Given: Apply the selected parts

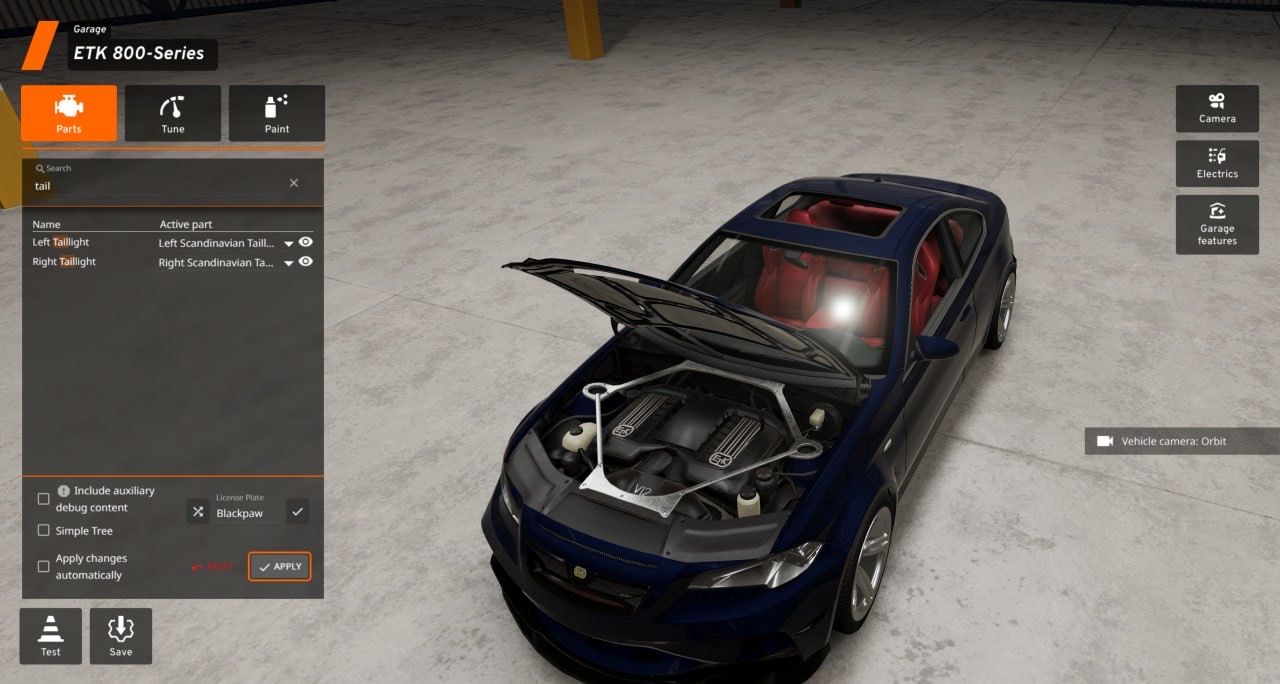Looking at the screenshot, I should (280, 567).
